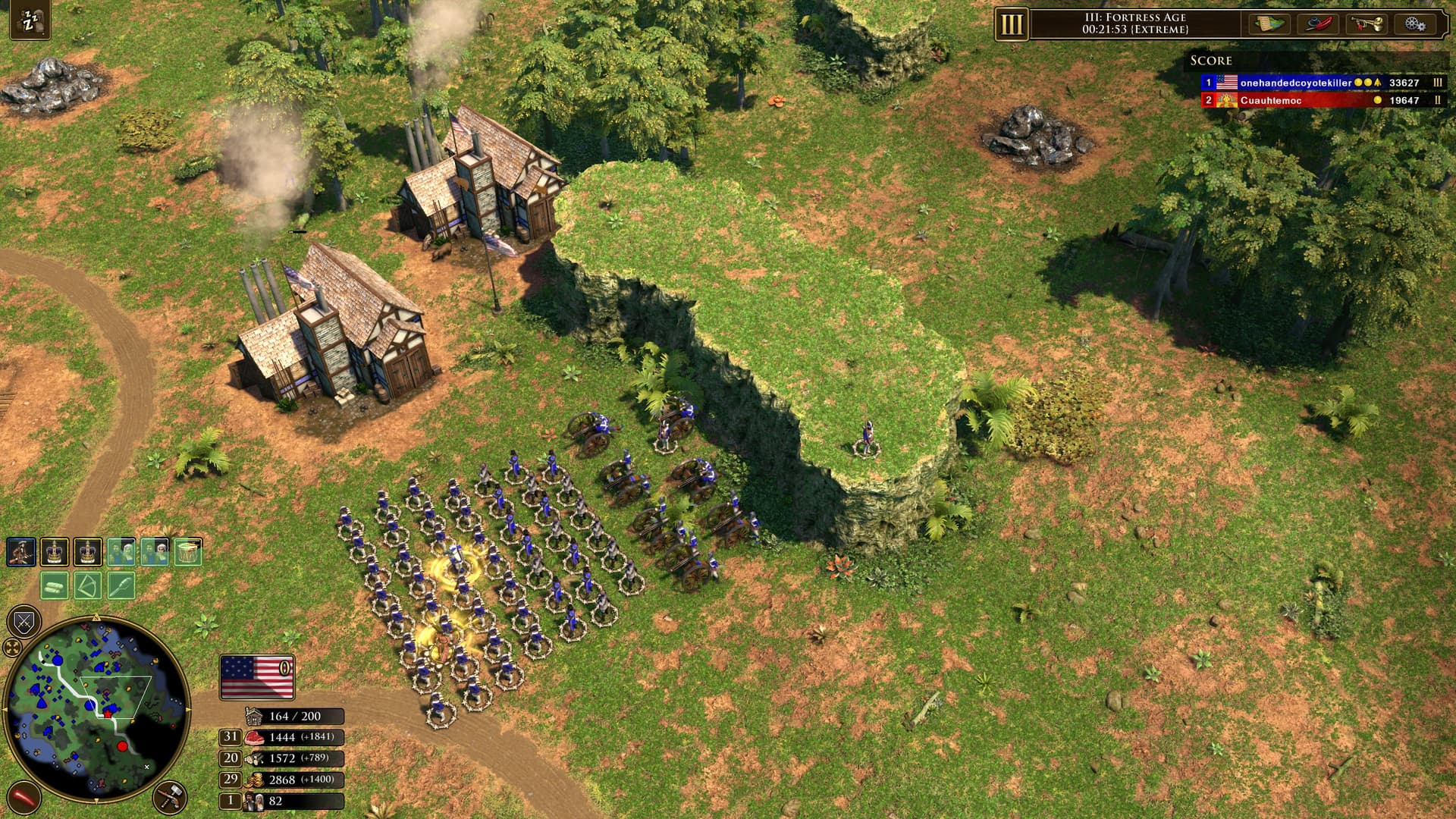Click the golden trumpet icon
Screen dimensions: 1456x819
[x=1367, y=24]
